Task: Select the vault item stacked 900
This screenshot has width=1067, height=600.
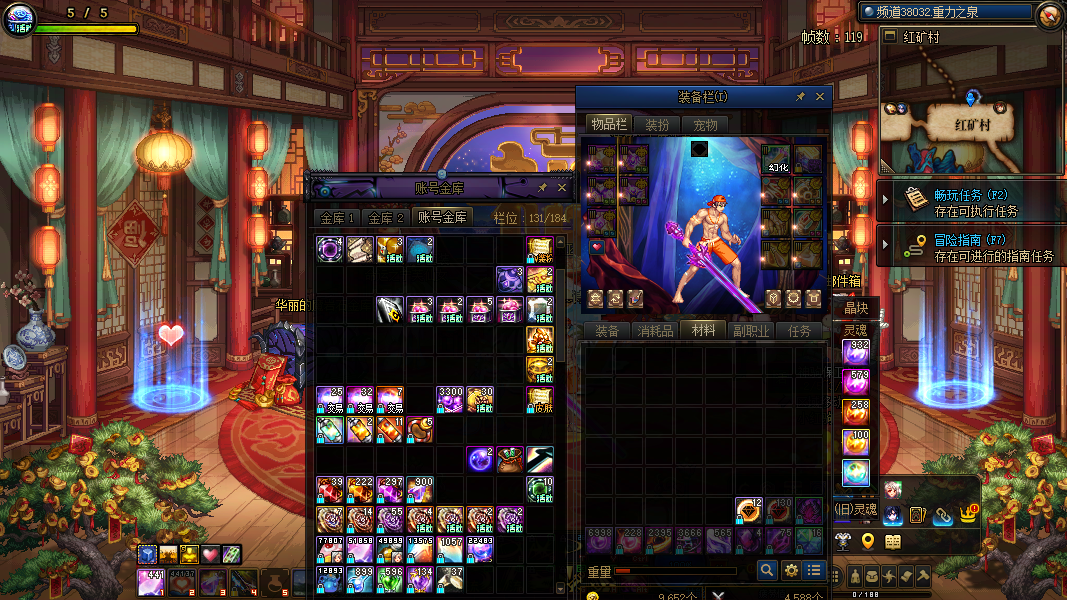Action: click(420, 489)
